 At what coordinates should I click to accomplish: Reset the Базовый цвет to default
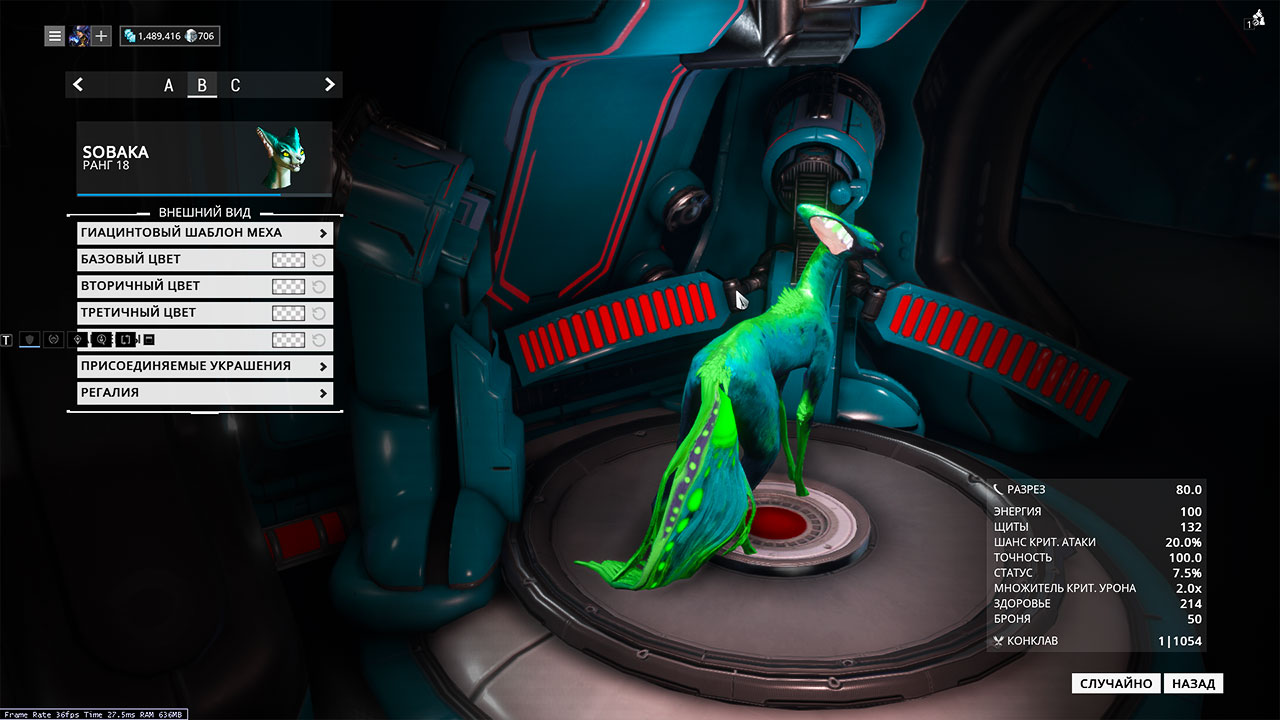tap(319, 260)
